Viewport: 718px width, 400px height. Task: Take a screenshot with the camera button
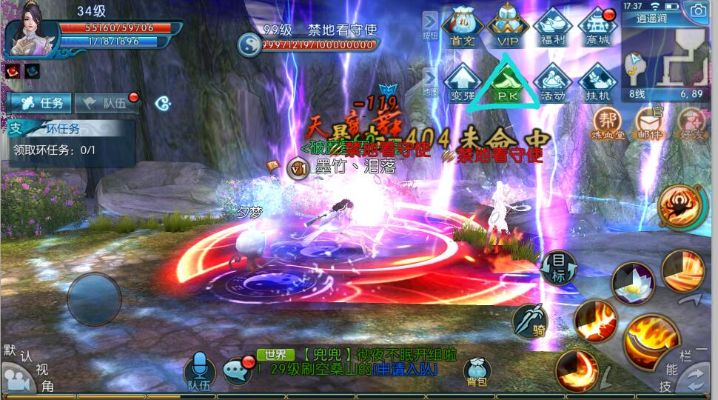coord(695,11)
